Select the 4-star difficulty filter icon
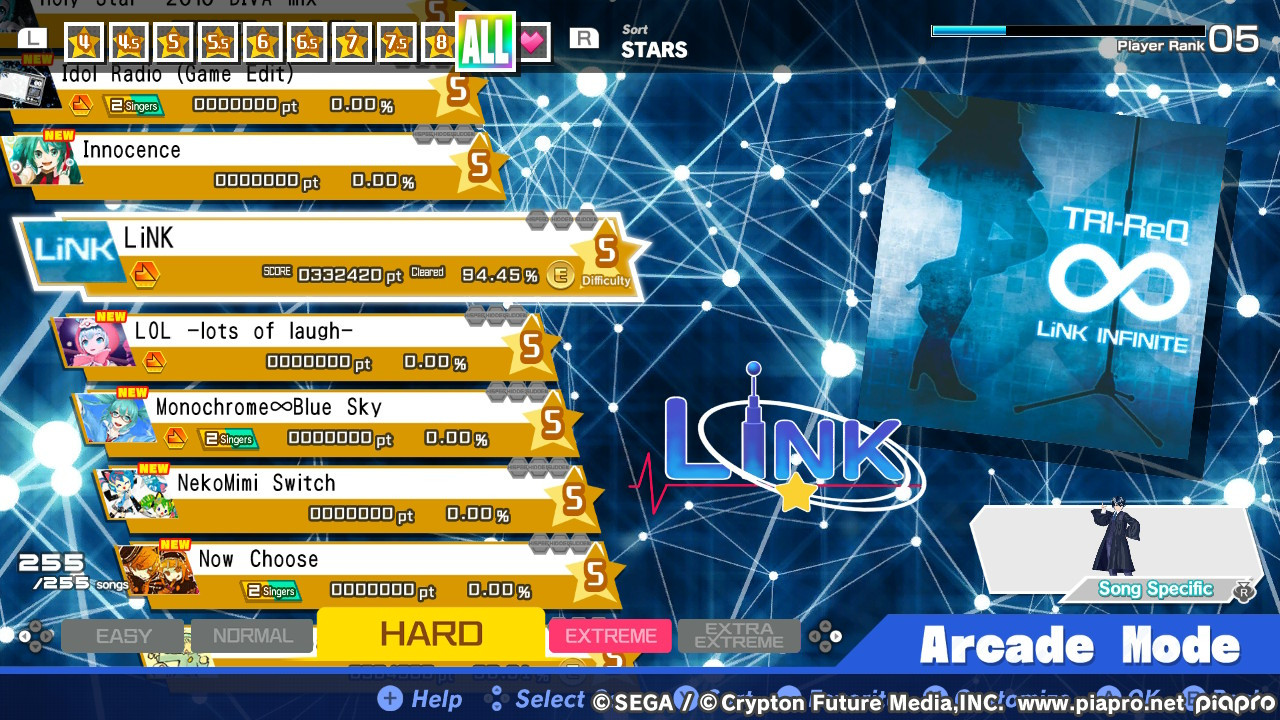This screenshot has width=1280, height=720. 84,42
